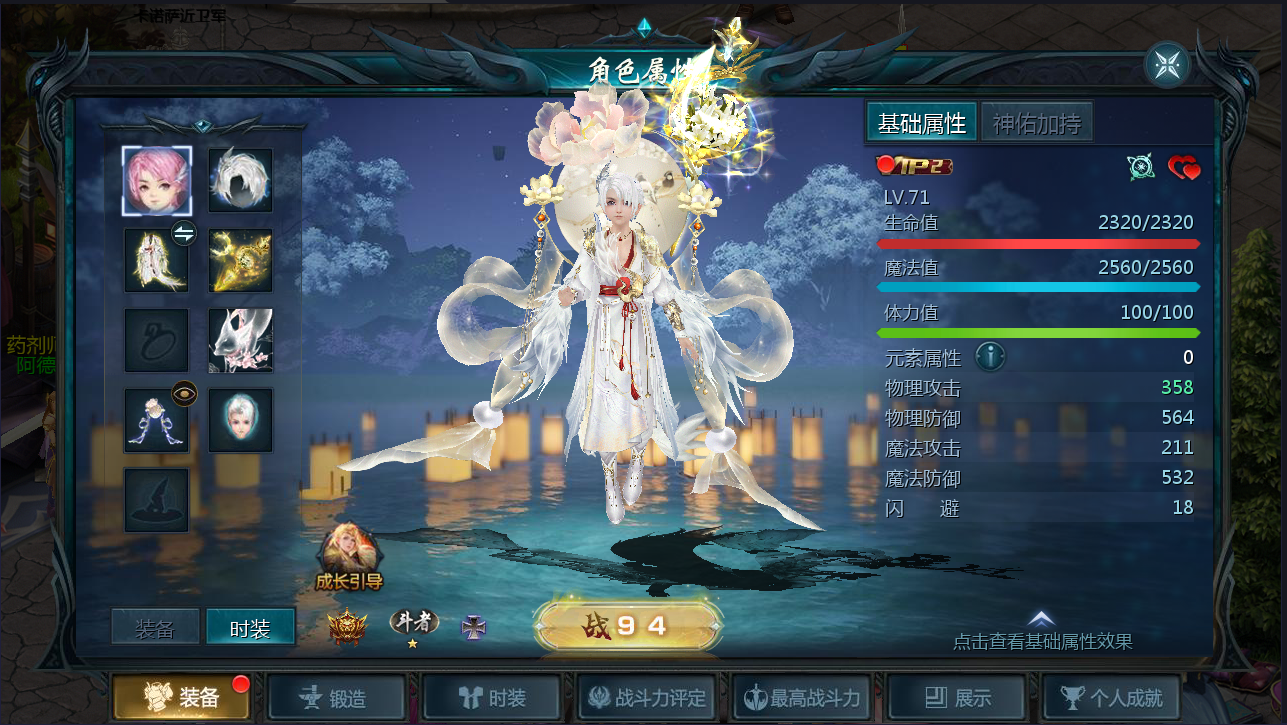
Task: Select the golden weapon fashion slot
Action: pos(240,260)
